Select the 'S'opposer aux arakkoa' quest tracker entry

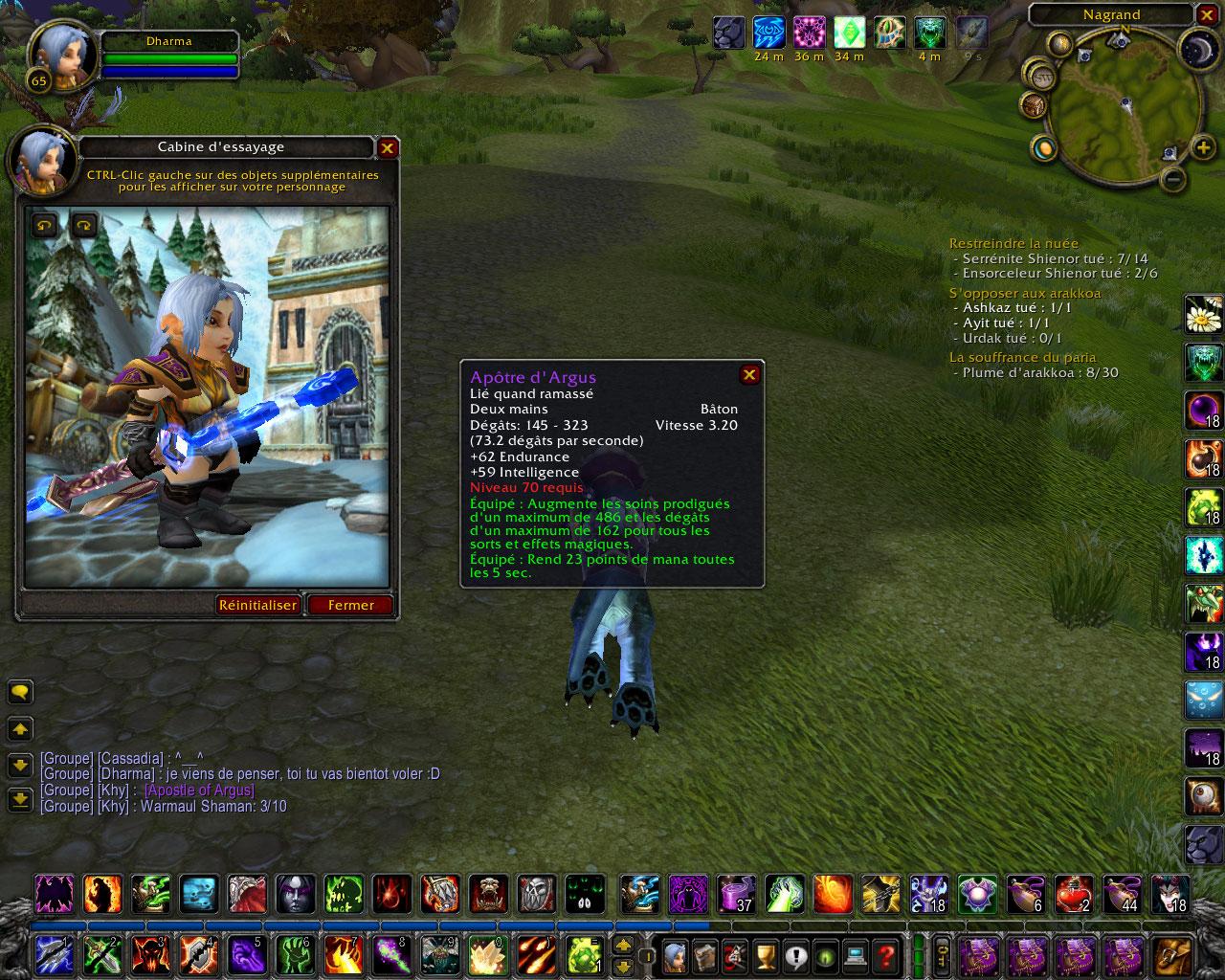pyautogui.click(x=1024, y=293)
